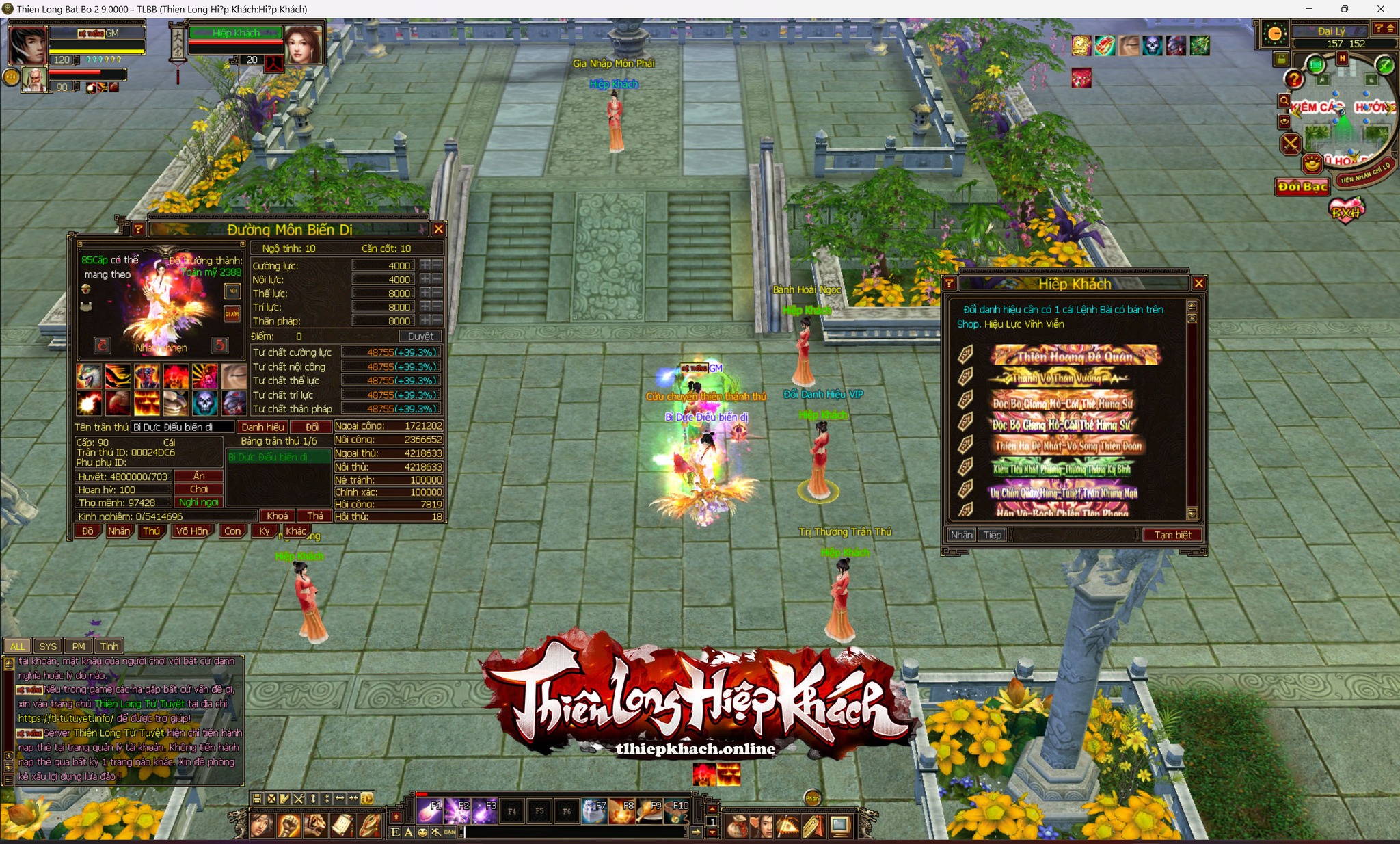
Task: Close the Hiệp Khách dialogue window
Action: tap(1198, 283)
